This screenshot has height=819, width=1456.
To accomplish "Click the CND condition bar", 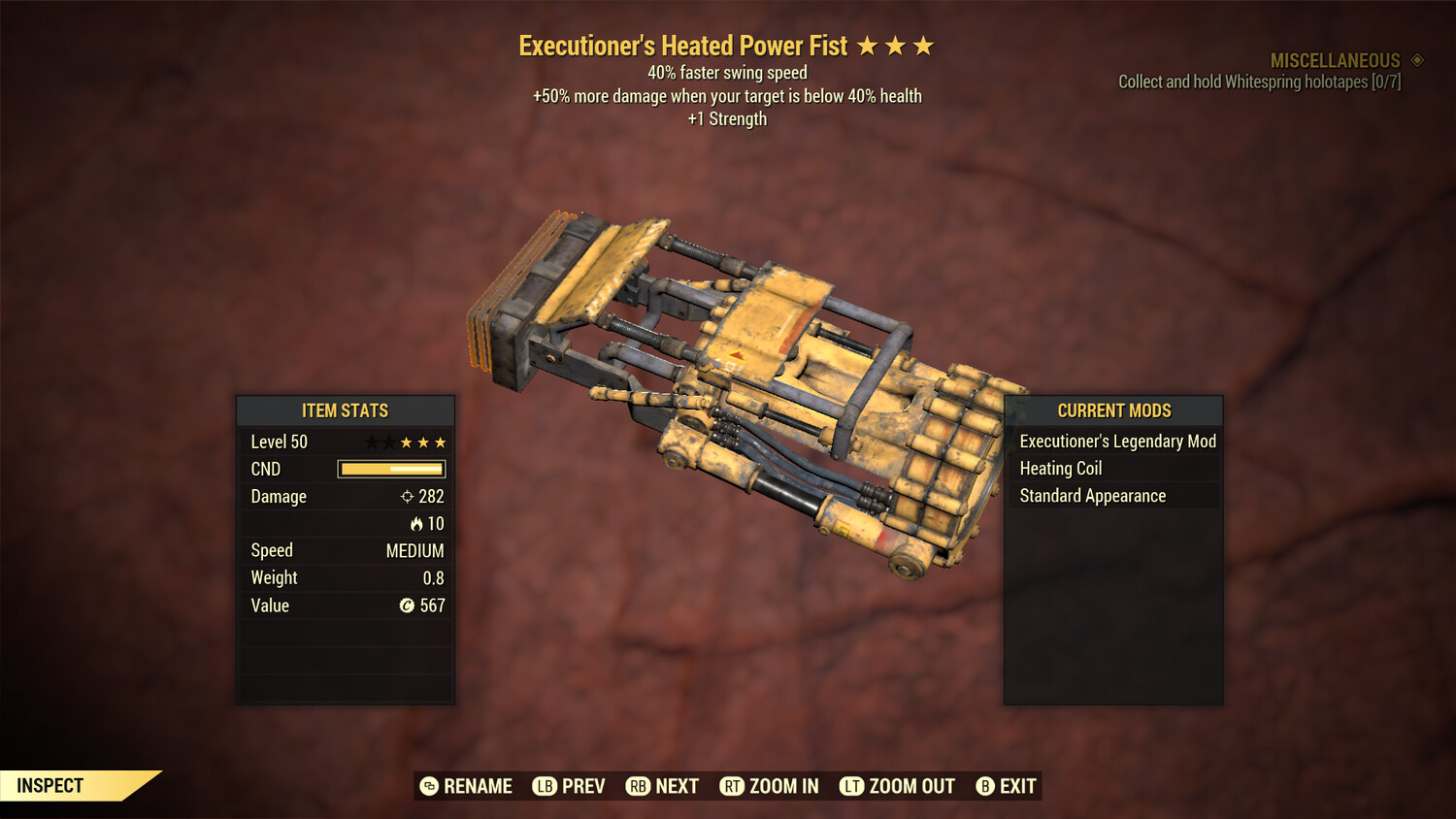I will (390, 469).
